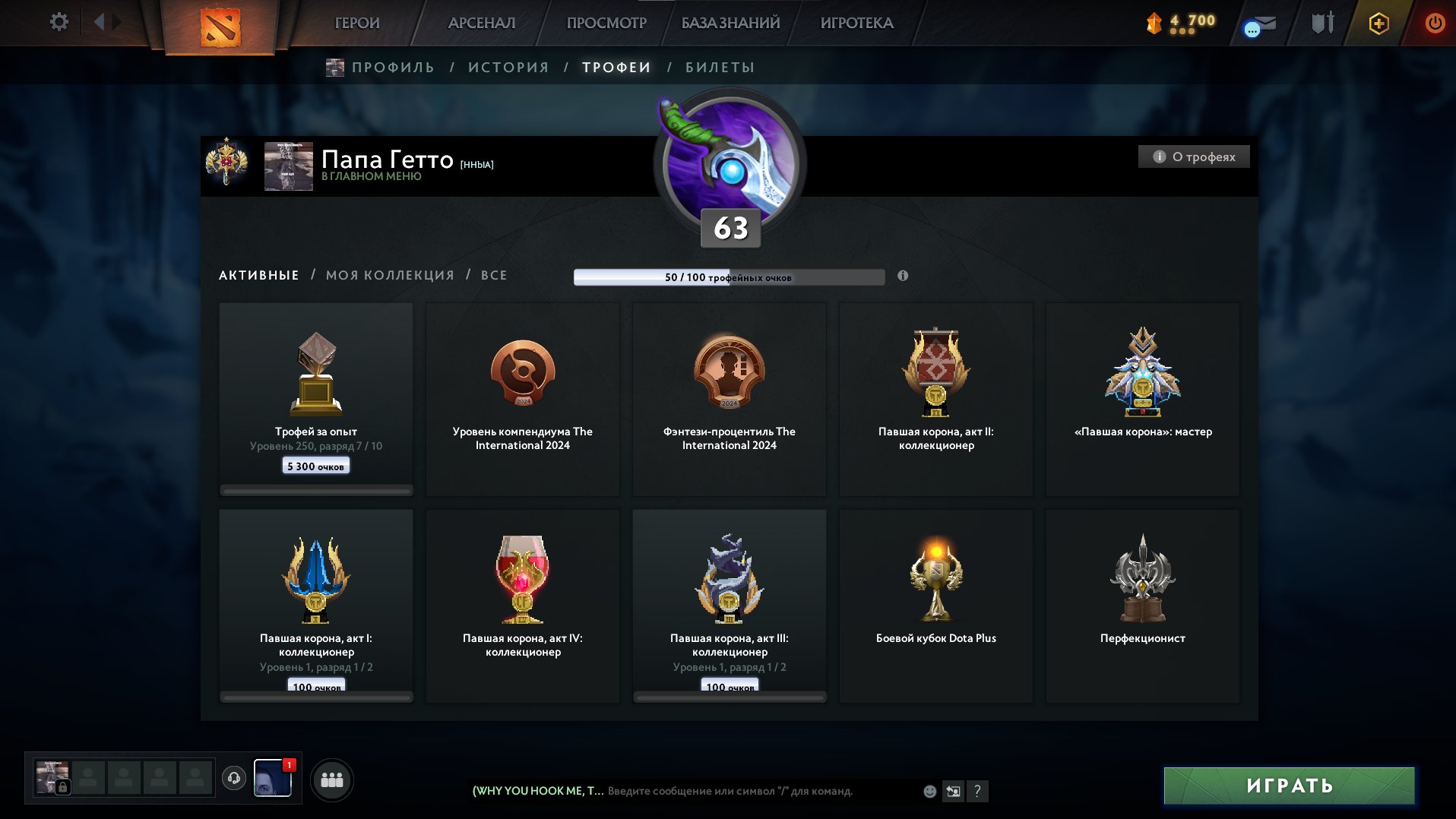Click the shards currency icon showing 4700
The width and height of the screenshot is (1456, 819).
tap(1152, 23)
